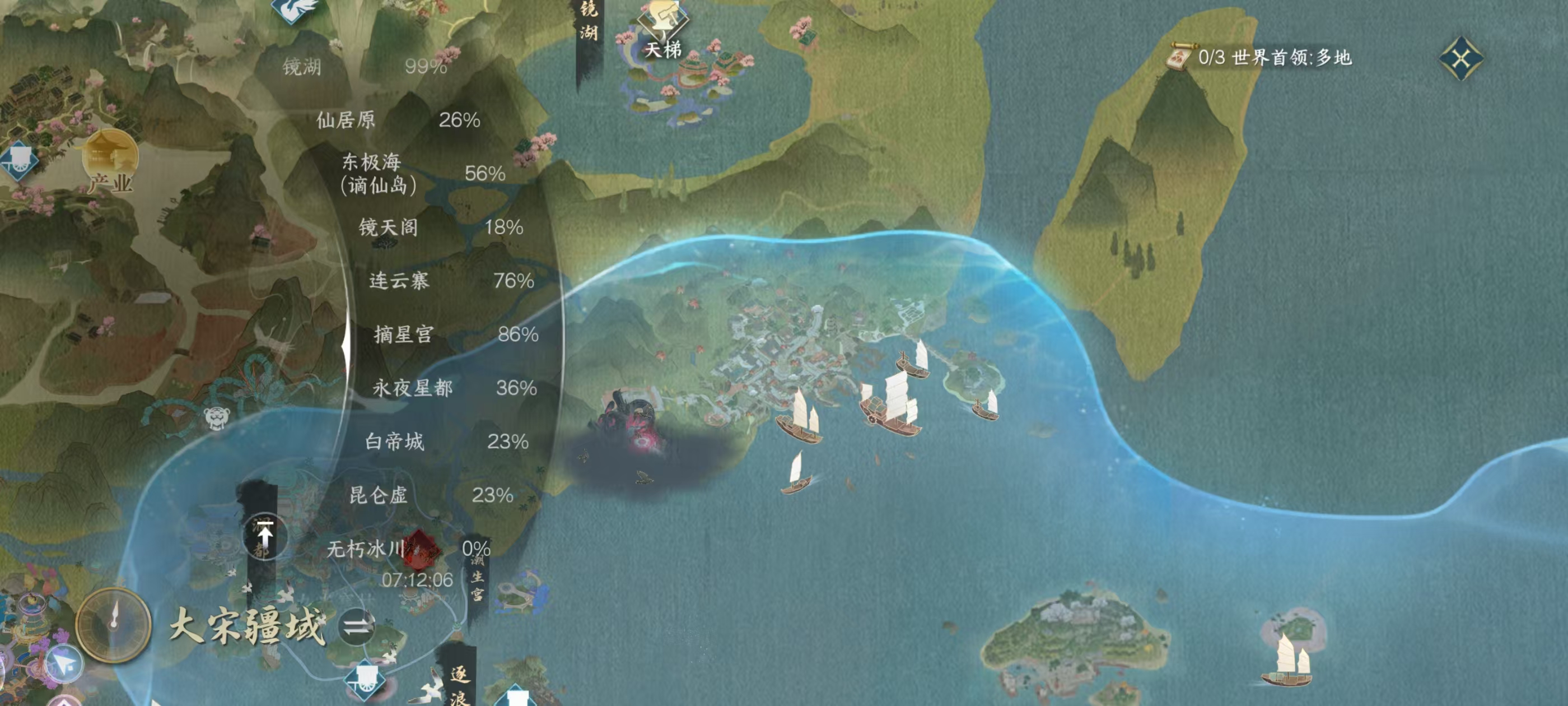Close the world map
This screenshot has height=706, width=1568.
point(1461,58)
